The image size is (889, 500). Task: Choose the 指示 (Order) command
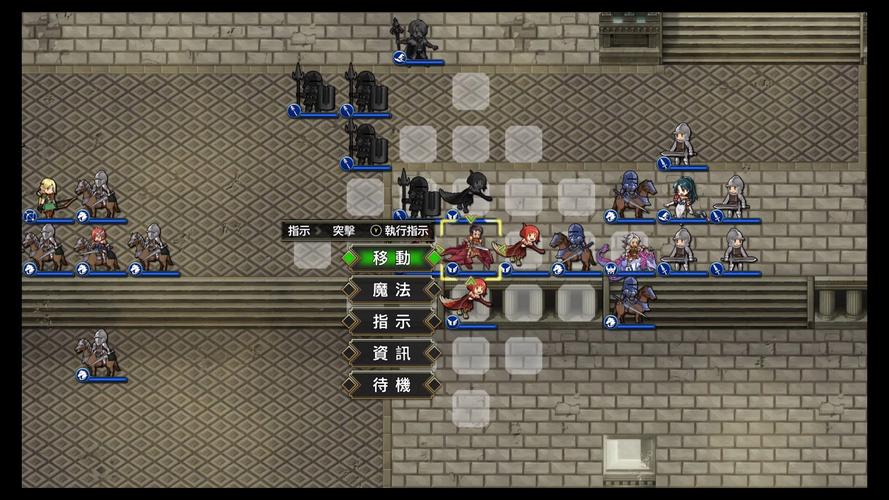click(391, 322)
